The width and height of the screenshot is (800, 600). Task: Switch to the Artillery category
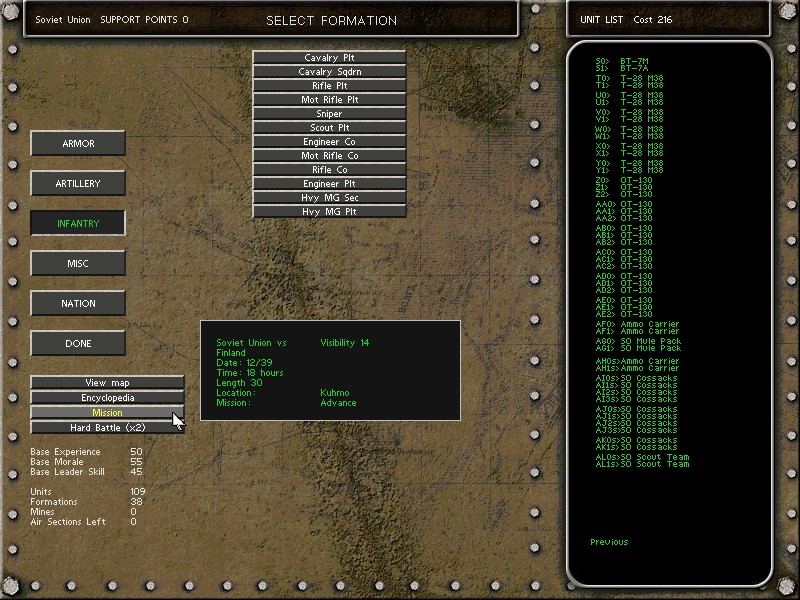pyautogui.click(x=78, y=184)
